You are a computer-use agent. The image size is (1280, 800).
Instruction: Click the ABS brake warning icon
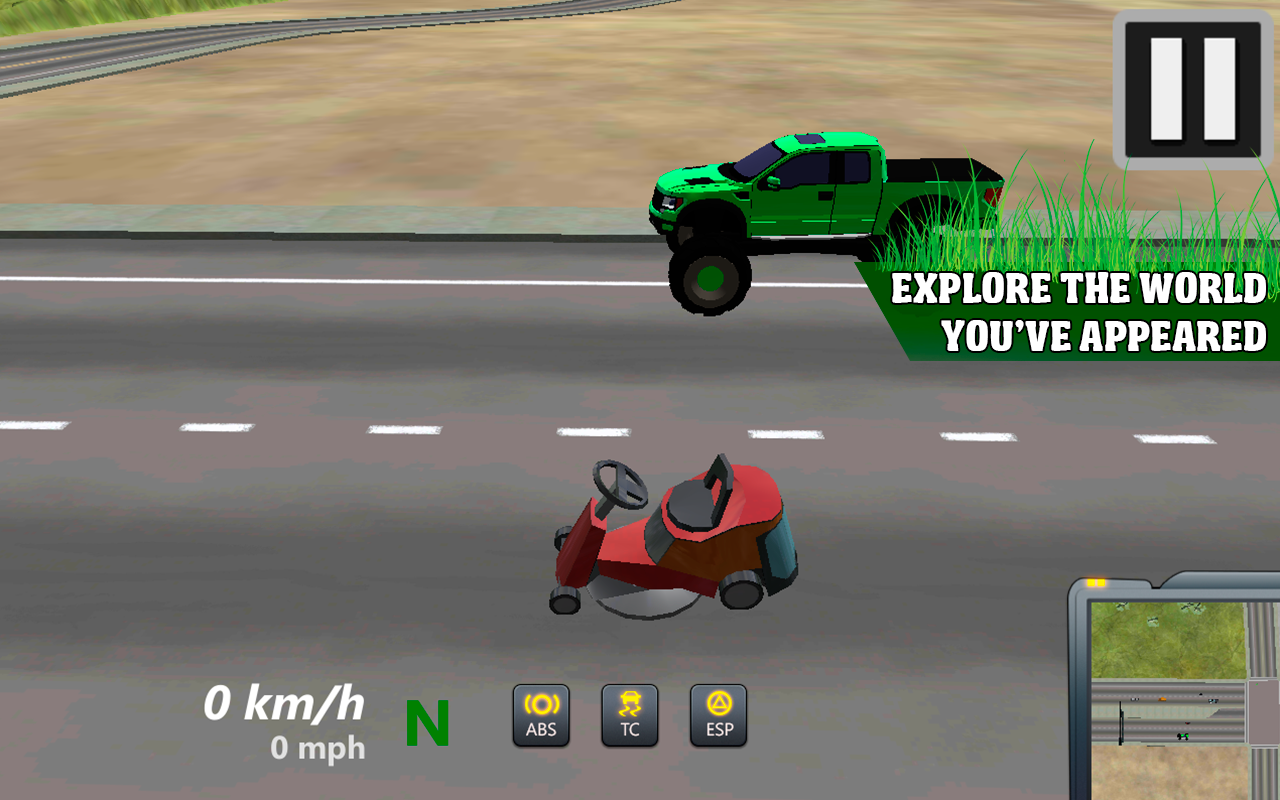(x=541, y=714)
